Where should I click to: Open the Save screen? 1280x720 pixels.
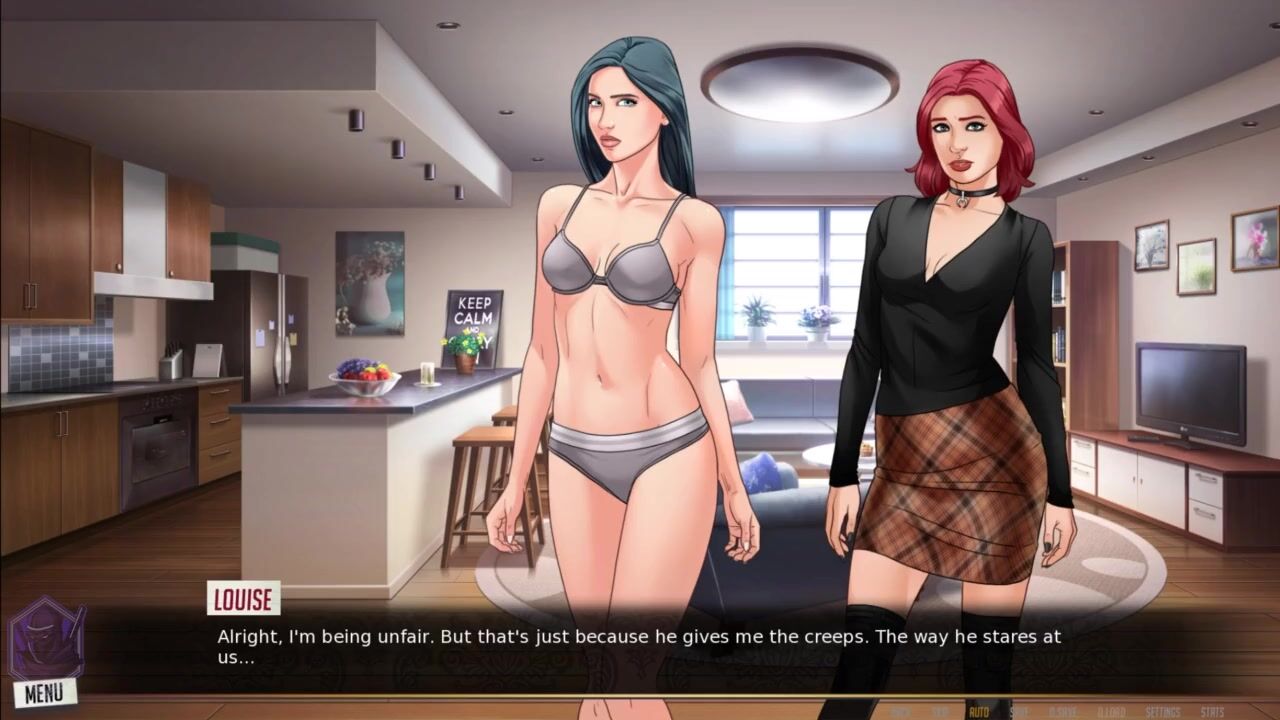tap(1019, 712)
